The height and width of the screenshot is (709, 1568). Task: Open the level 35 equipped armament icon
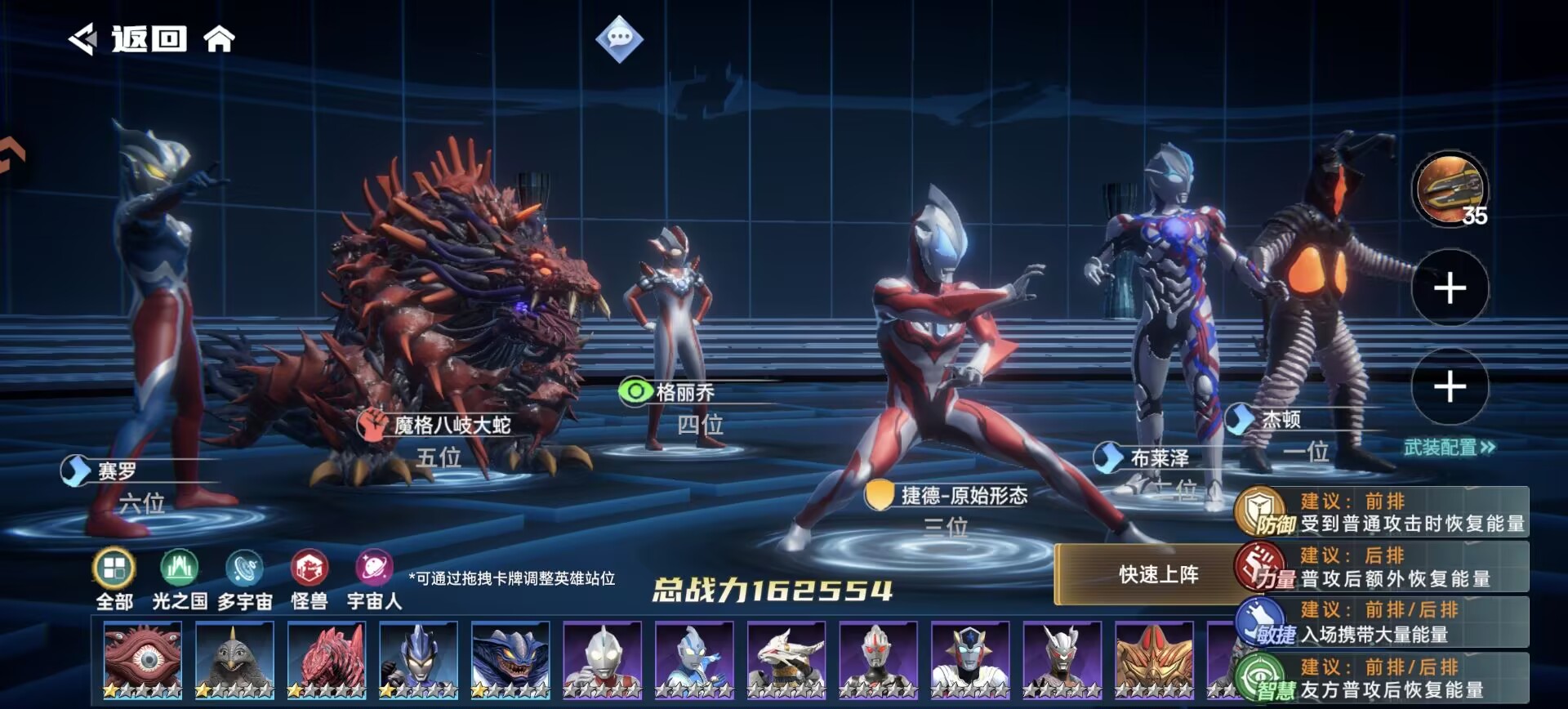click(1450, 190)
